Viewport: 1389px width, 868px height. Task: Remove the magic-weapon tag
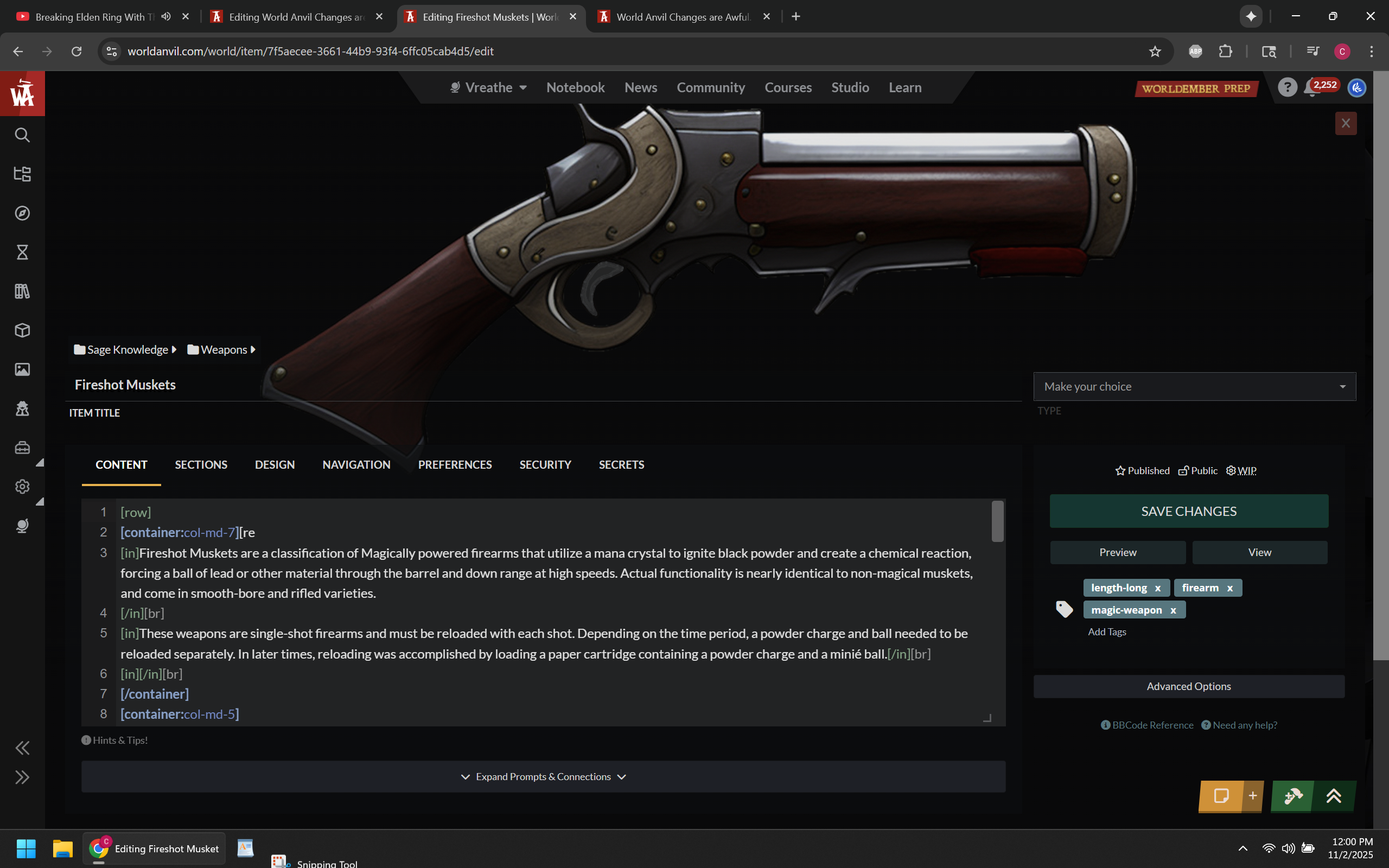(x=1173, y=610)
